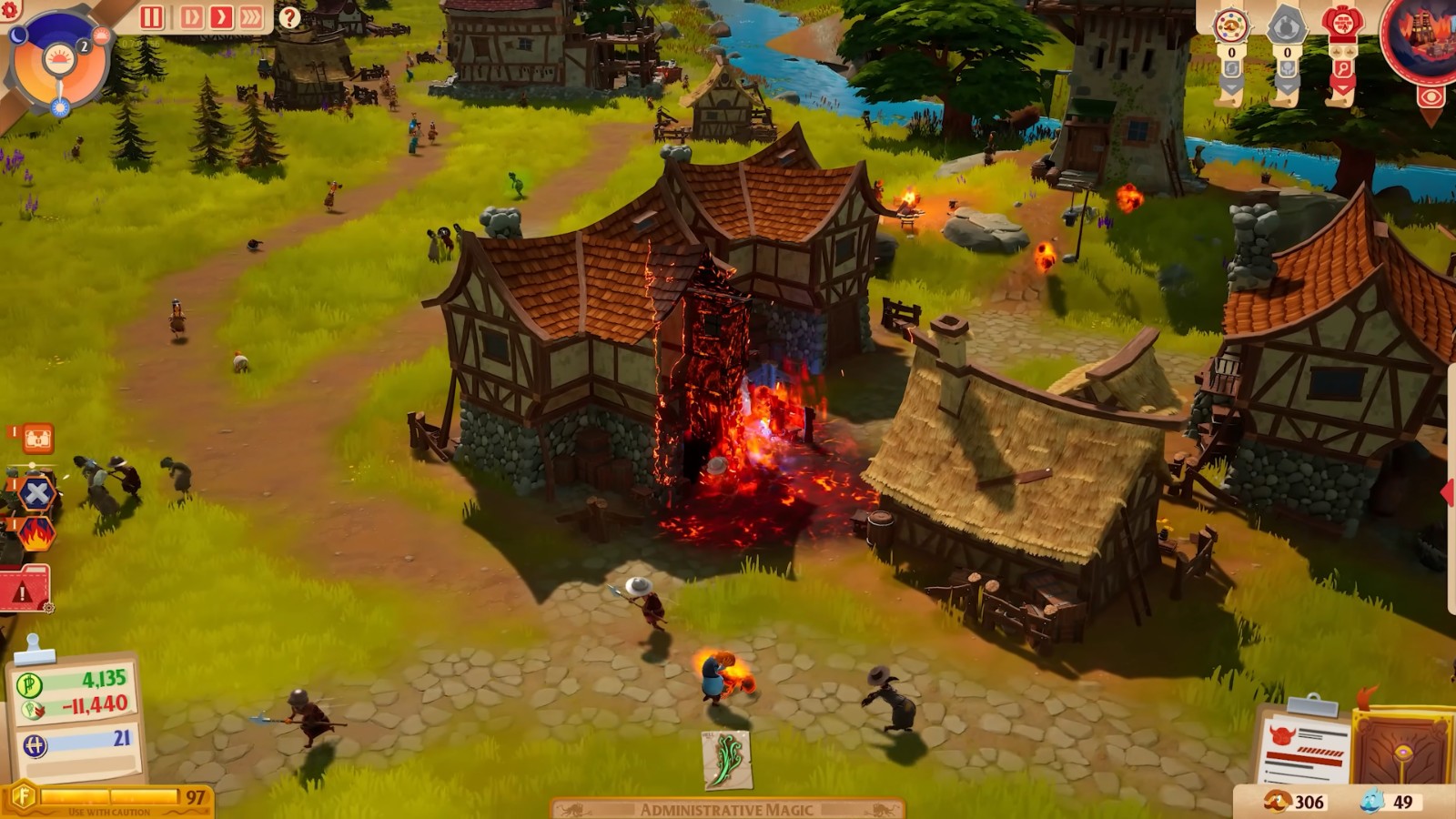Click the question mark help button
This screenshot has width=1456, height=819.
click(289, 15)
